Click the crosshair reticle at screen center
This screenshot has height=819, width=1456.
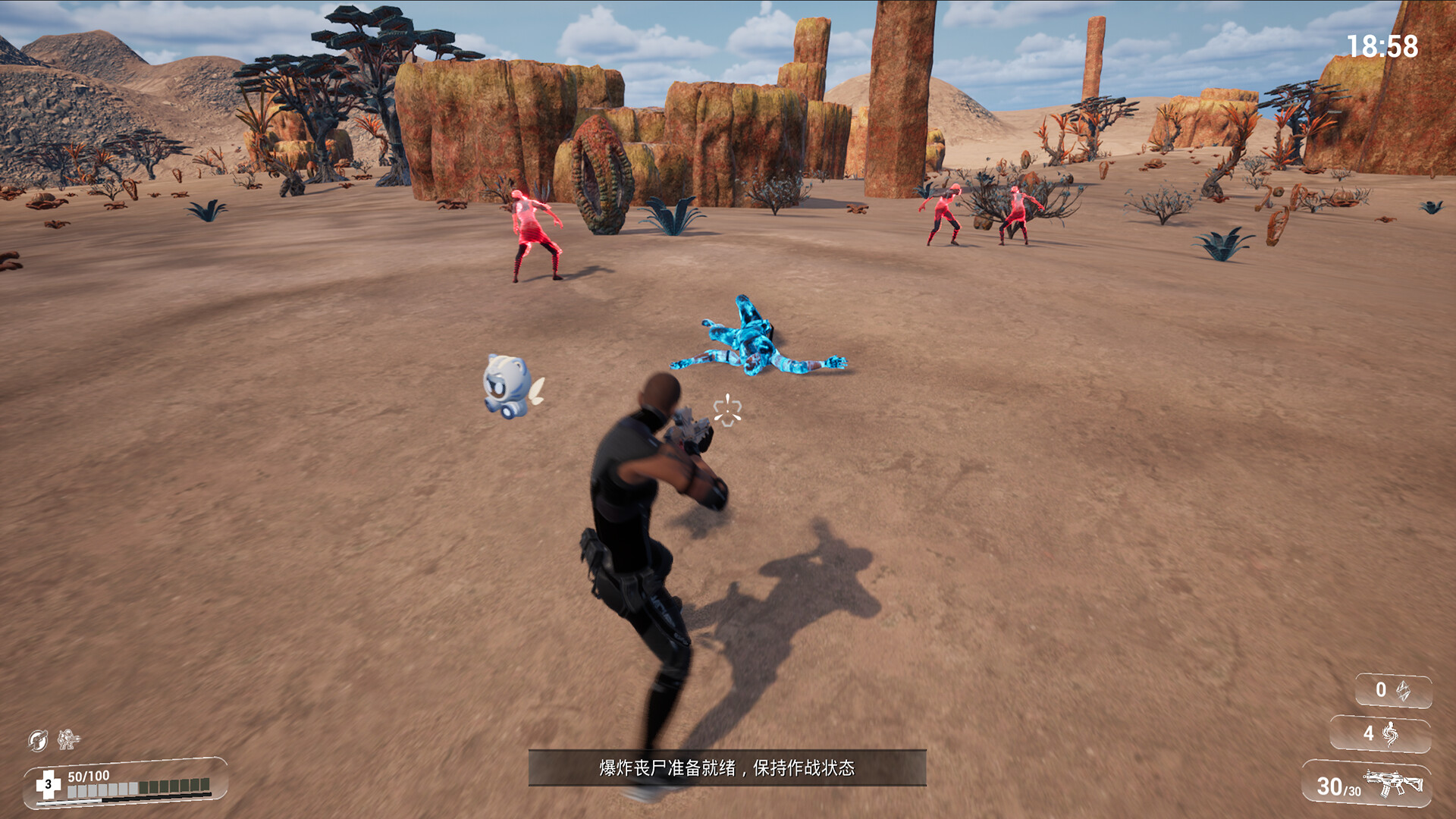coord(727,412)
